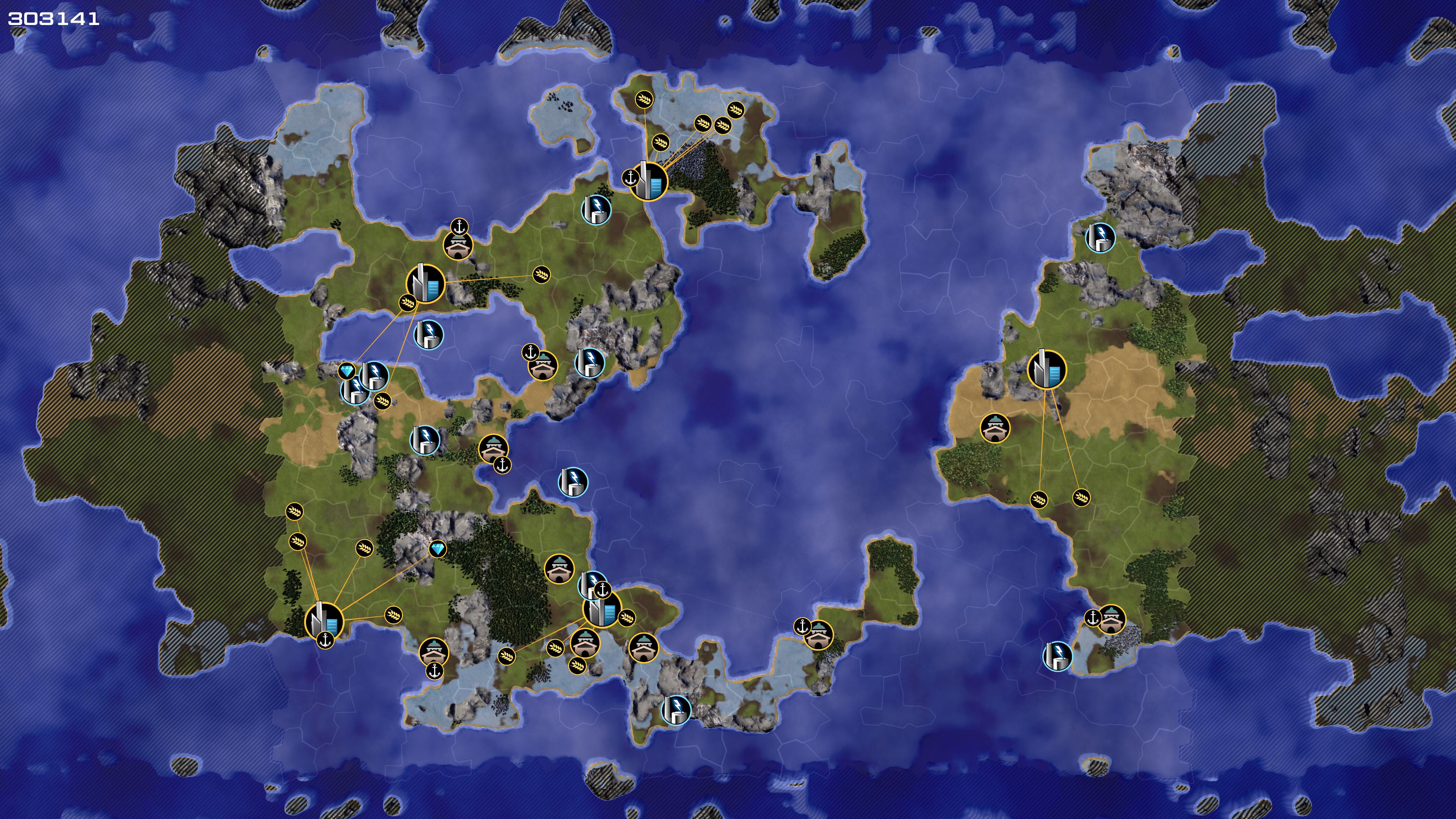This screenshot has height=819, width=1456.
Task: Click the northern city with five wheat links
Action: tap(648, 181)
